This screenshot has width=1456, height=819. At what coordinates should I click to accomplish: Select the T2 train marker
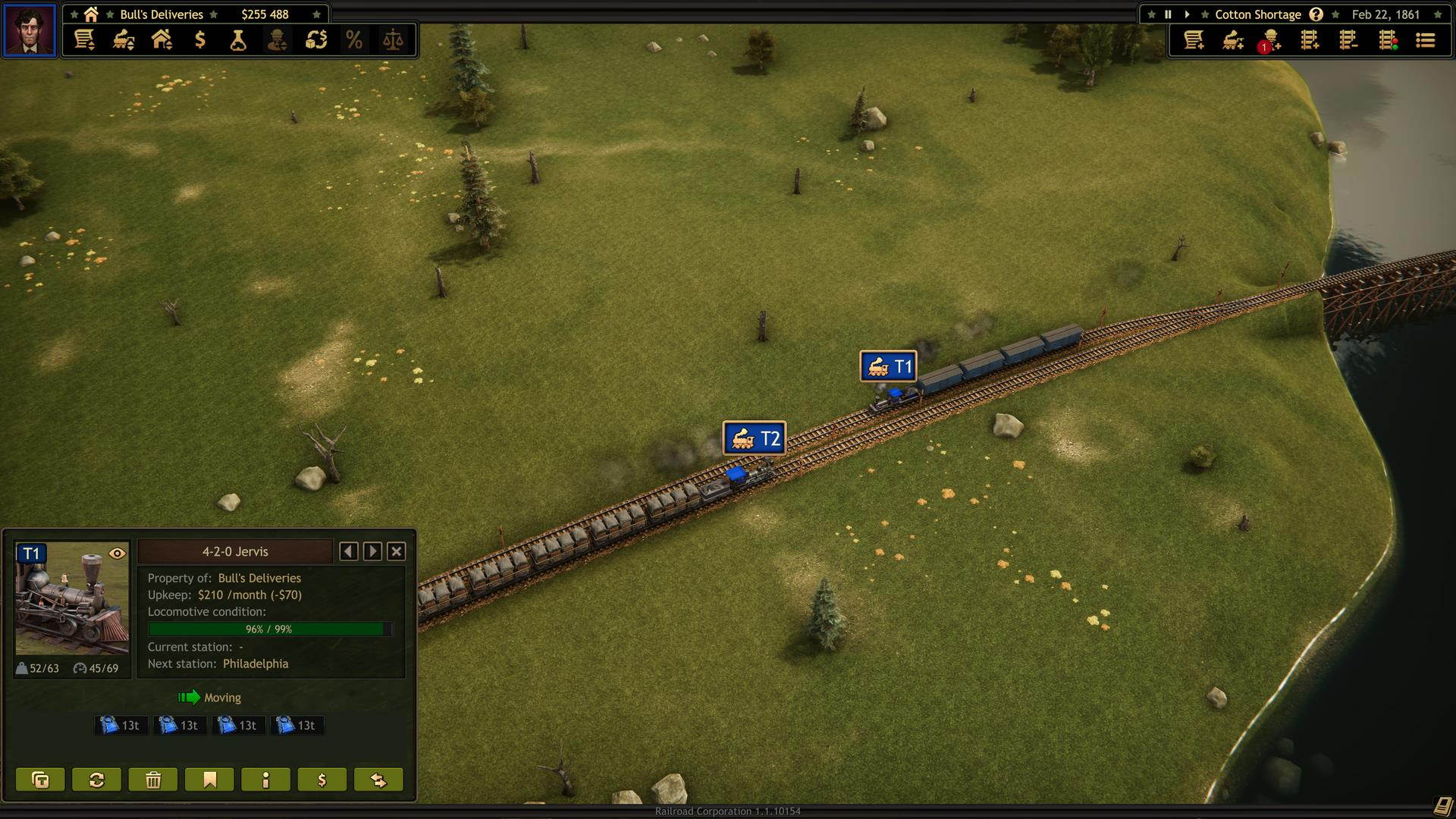(755, 438)
